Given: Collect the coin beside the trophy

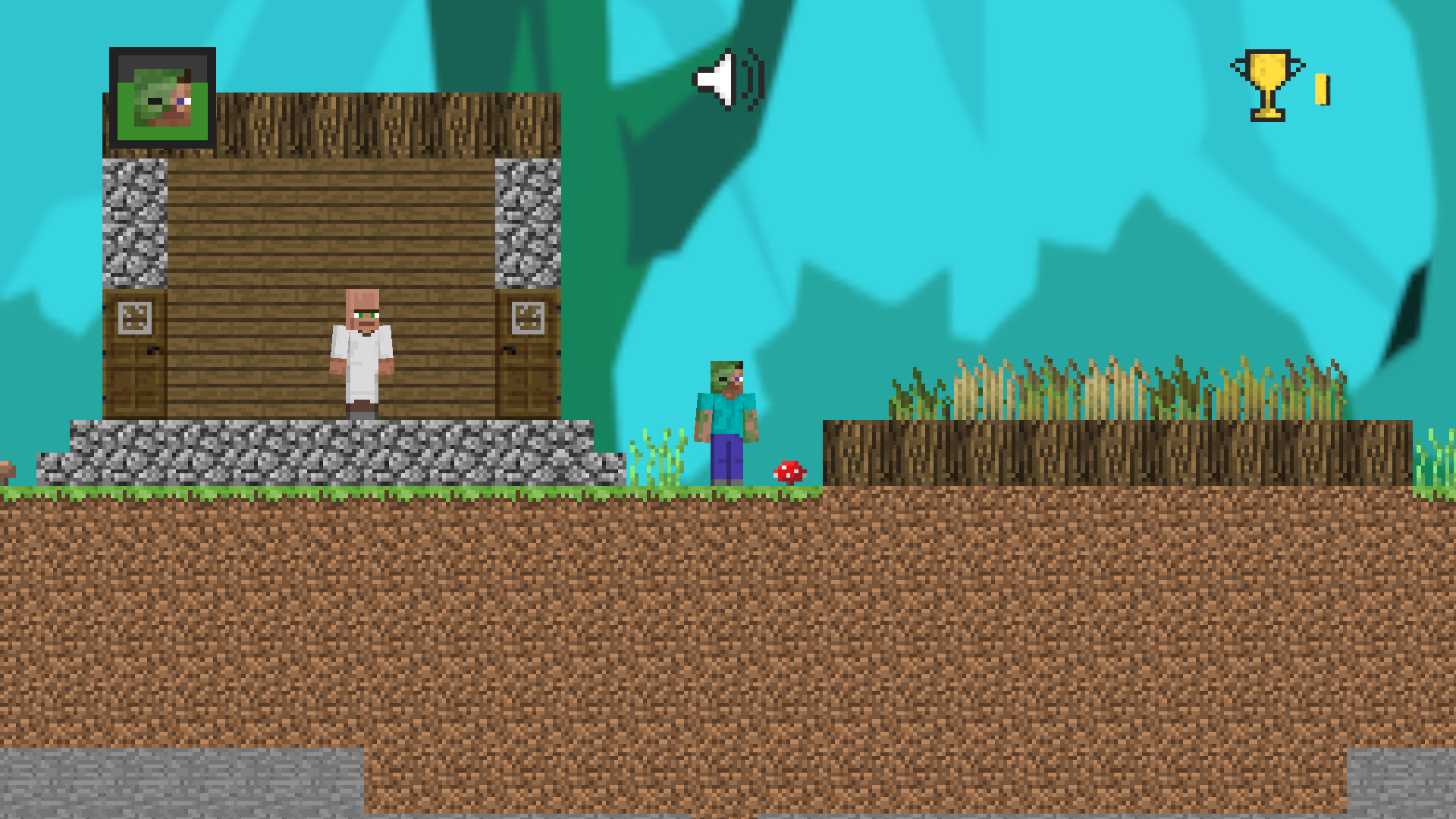Looking at the screenshot, I should click(1321, 89).
